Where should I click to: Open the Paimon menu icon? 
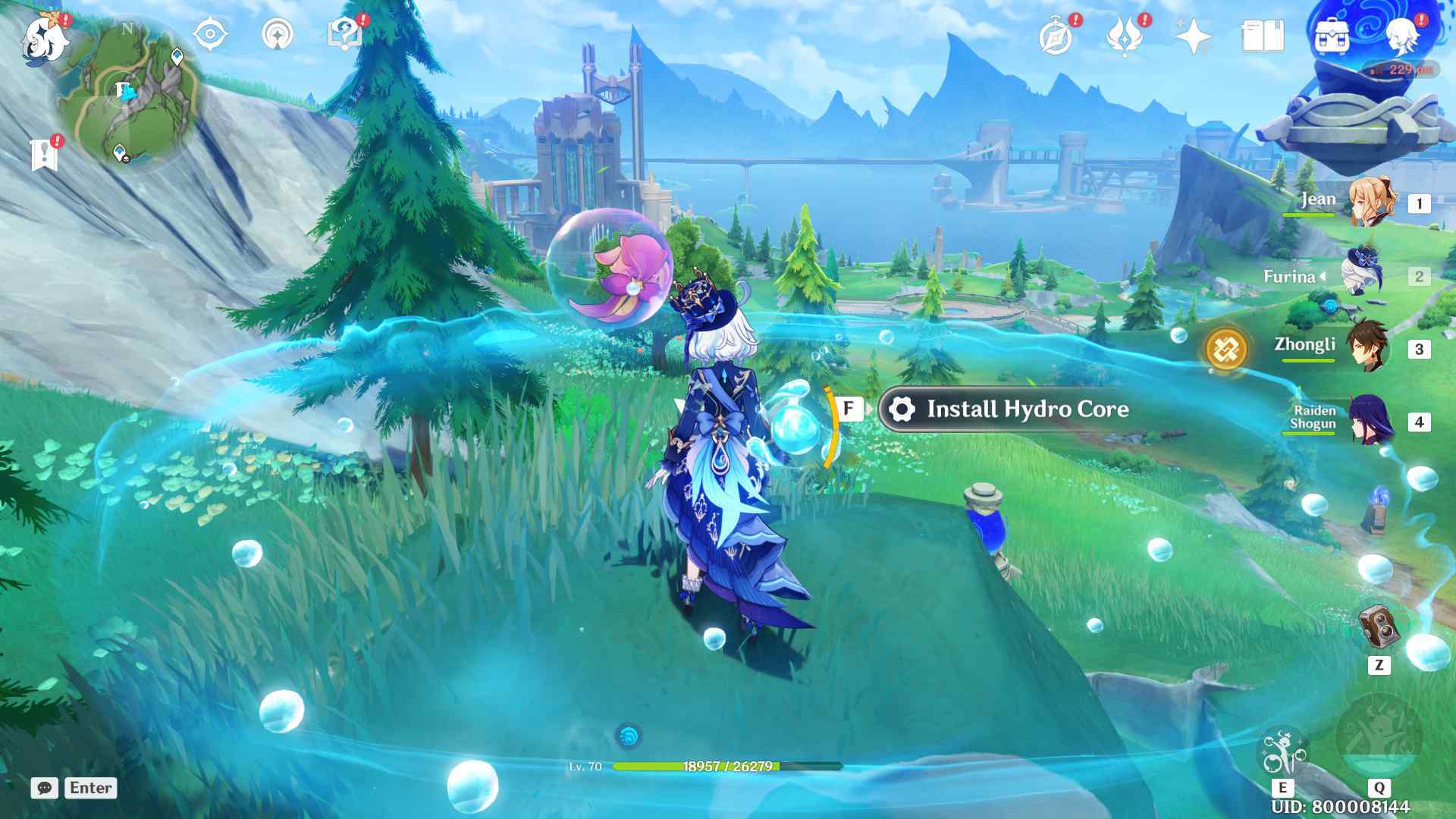tap(44, 38)
